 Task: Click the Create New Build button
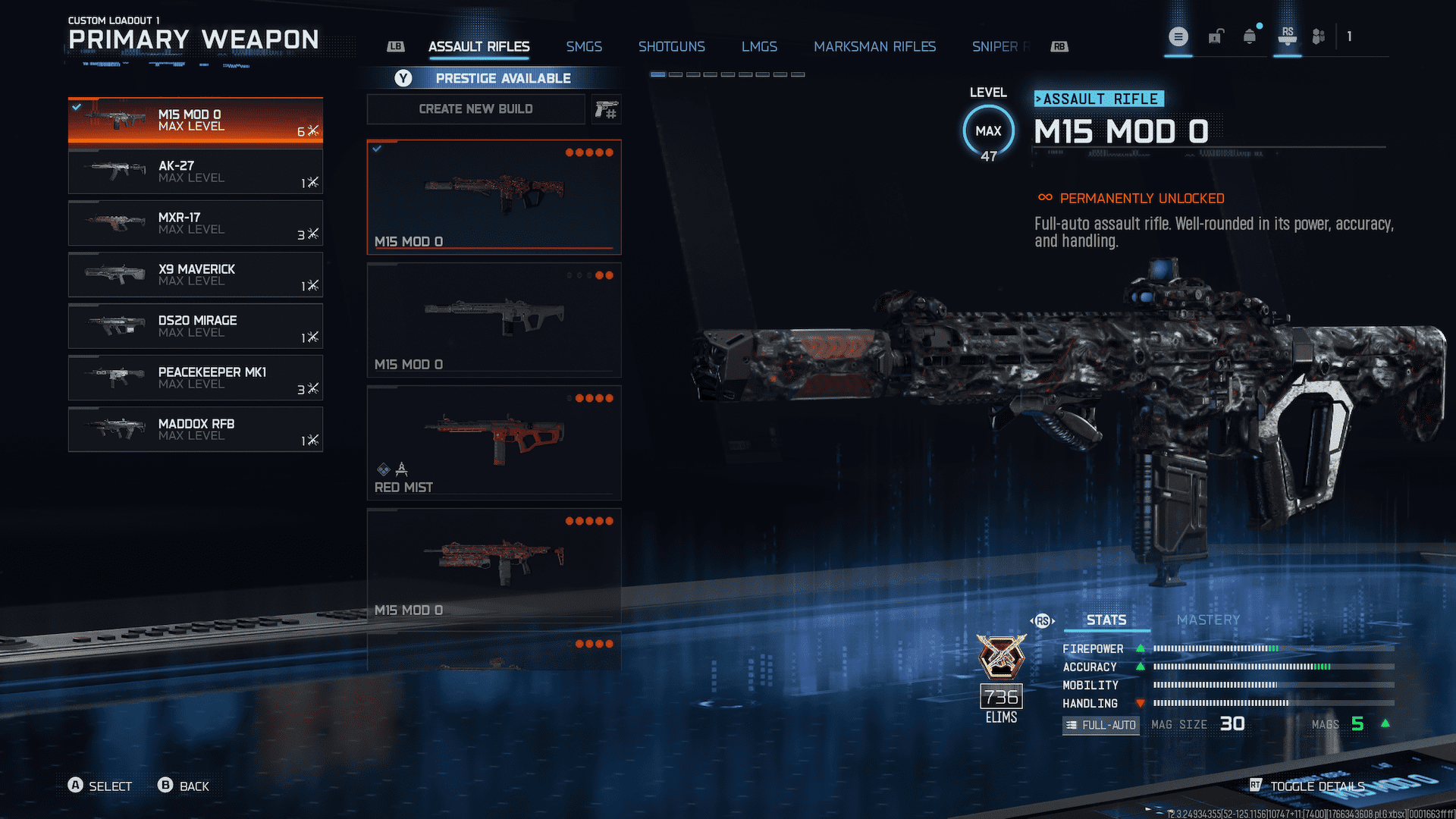coord(475,109)
